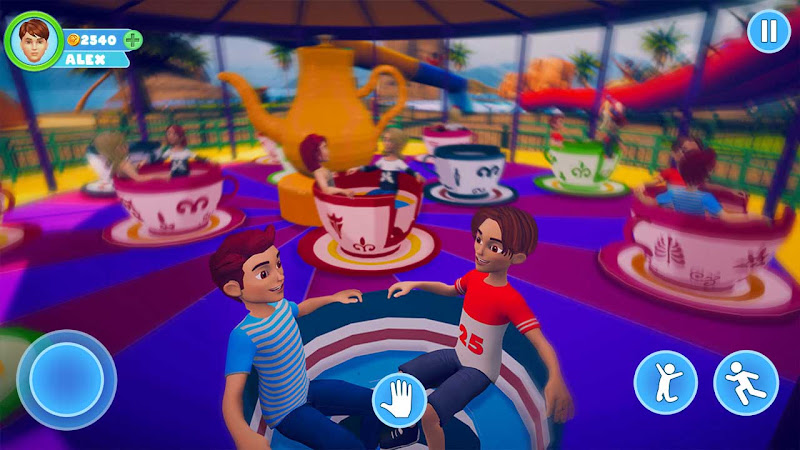Tap the blue virtual joystick
The image size is (800, 450).
tap(66, 379)
